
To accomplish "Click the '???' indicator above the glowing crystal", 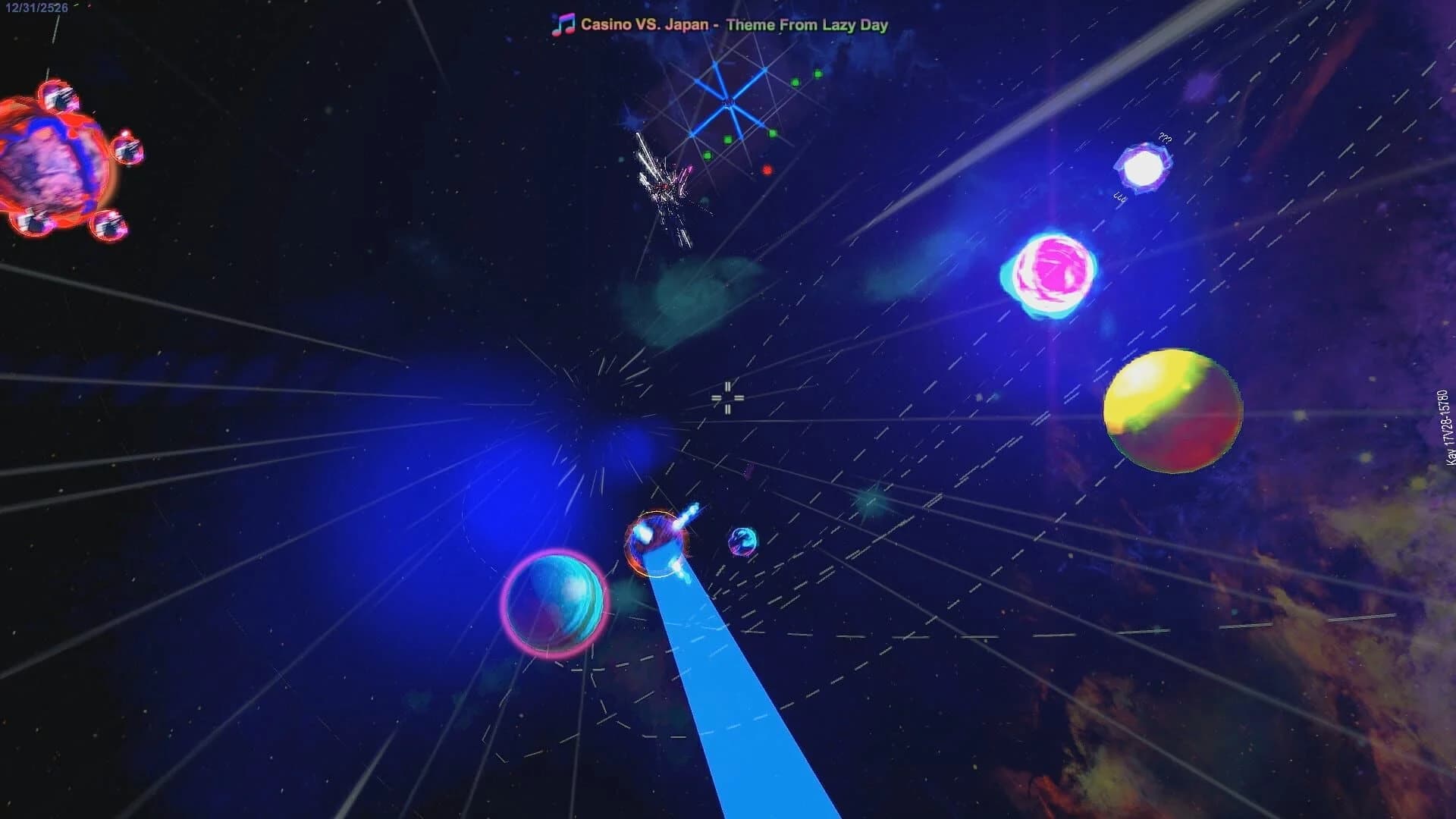I will pyautogui.click(x=1164, y=139).
